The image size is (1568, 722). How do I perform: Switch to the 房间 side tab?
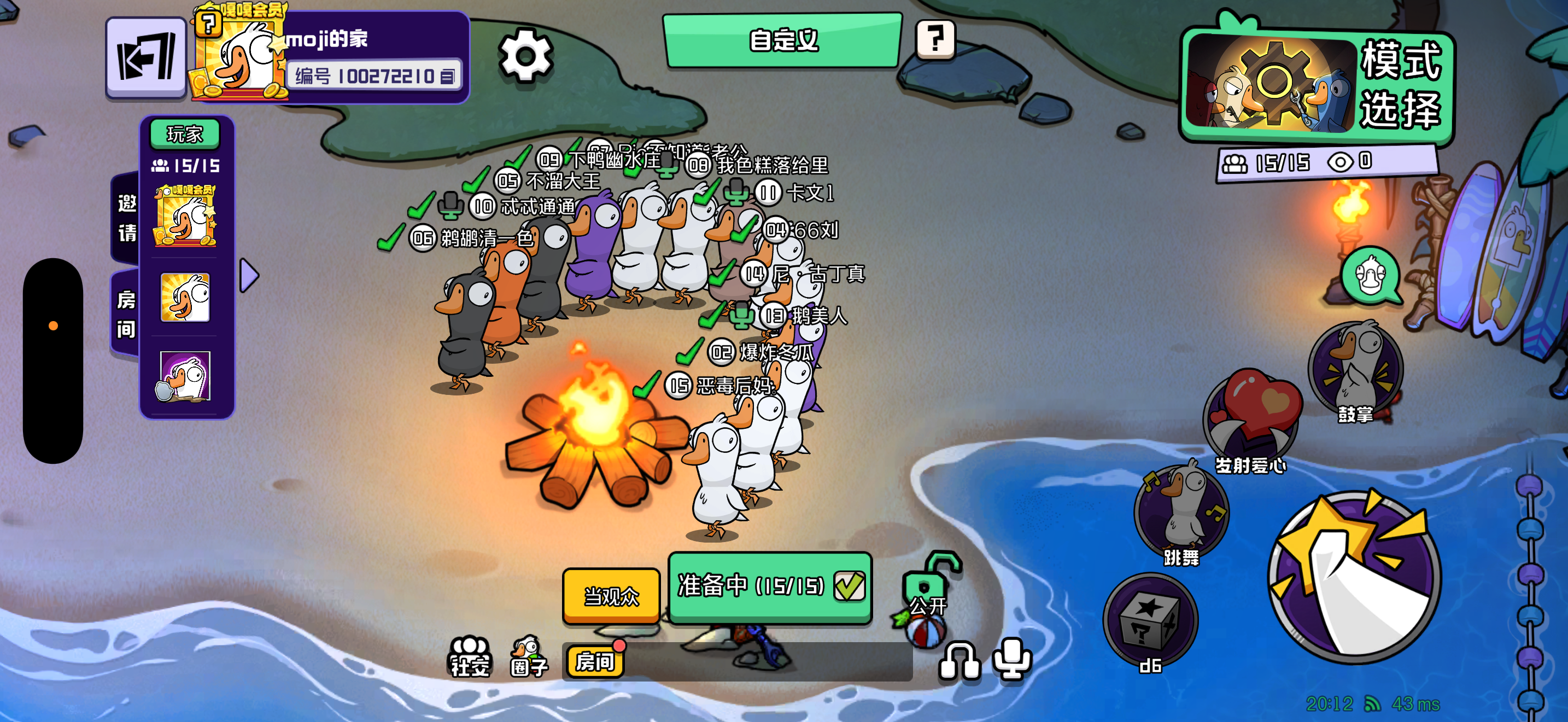tap(126, 314)
